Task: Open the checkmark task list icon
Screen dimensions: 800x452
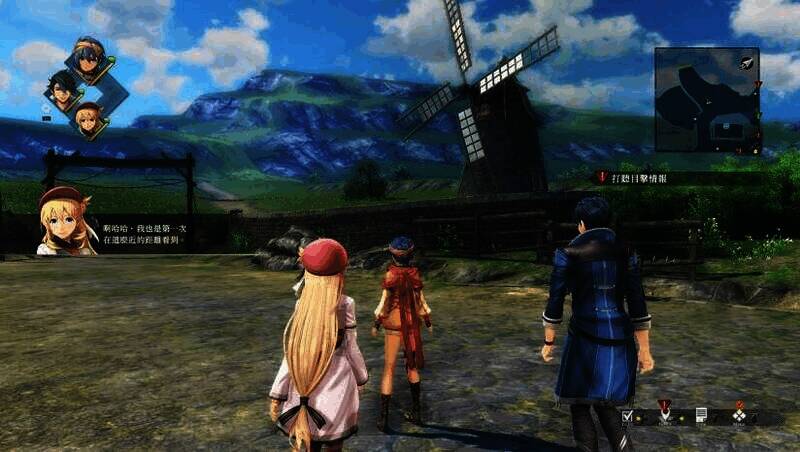Action: (x=627, y=415)
